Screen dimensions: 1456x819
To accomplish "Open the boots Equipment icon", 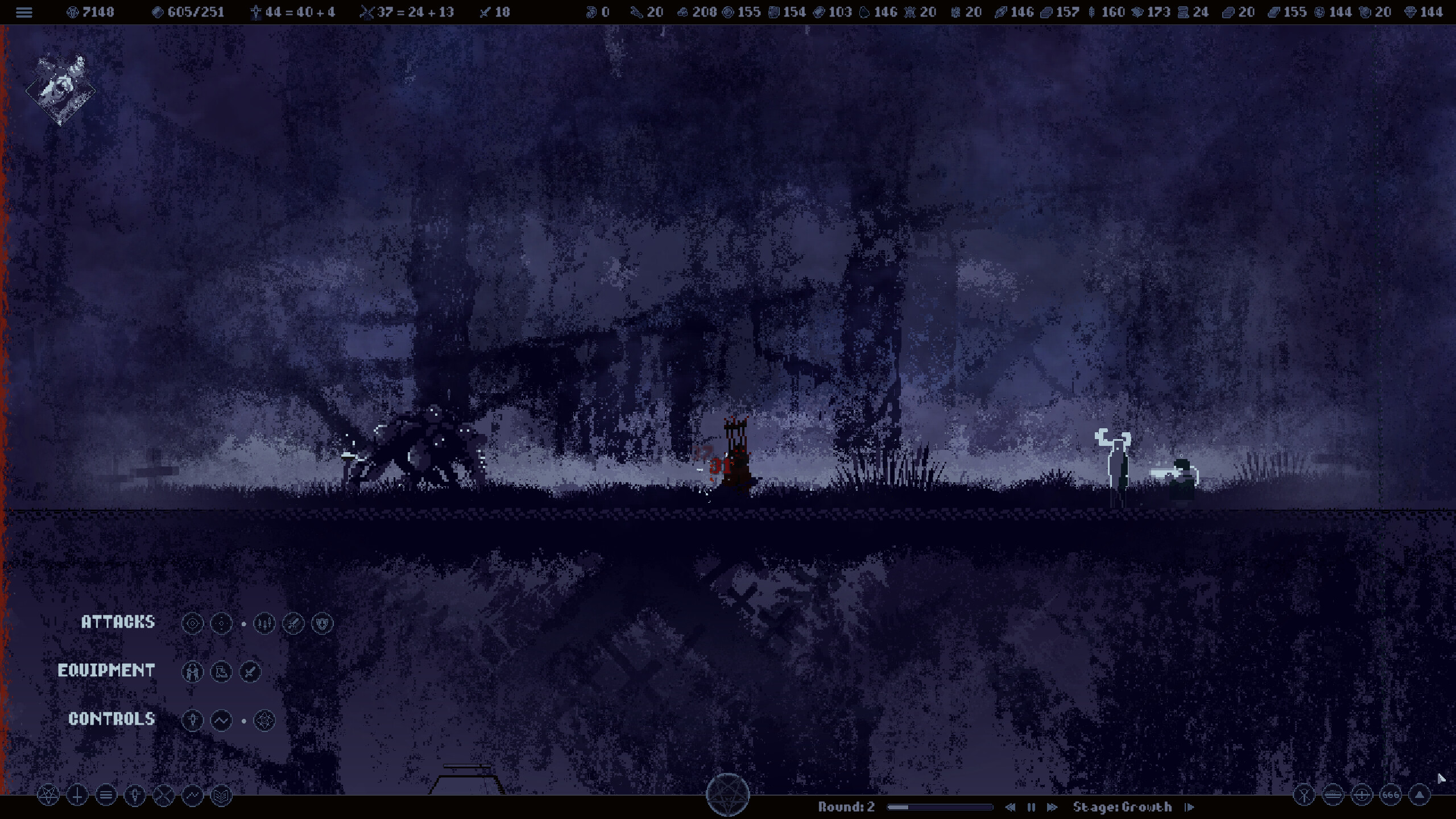I will coord(221,671).
